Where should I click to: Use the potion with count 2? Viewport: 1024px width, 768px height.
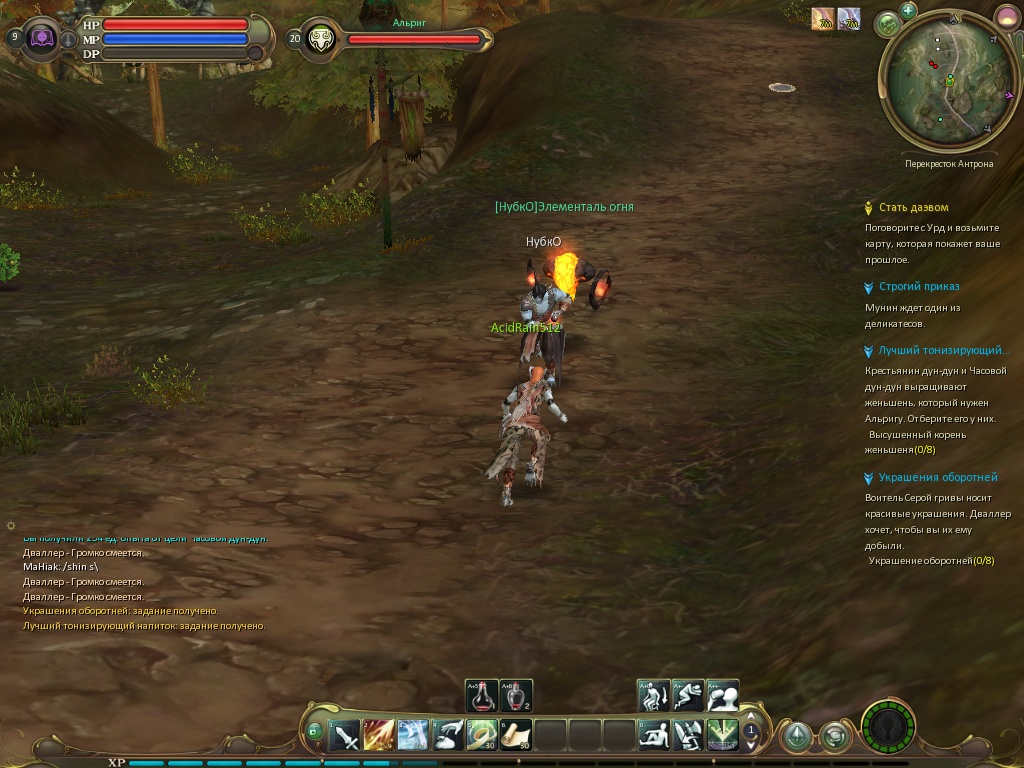(x=516, y=695)
